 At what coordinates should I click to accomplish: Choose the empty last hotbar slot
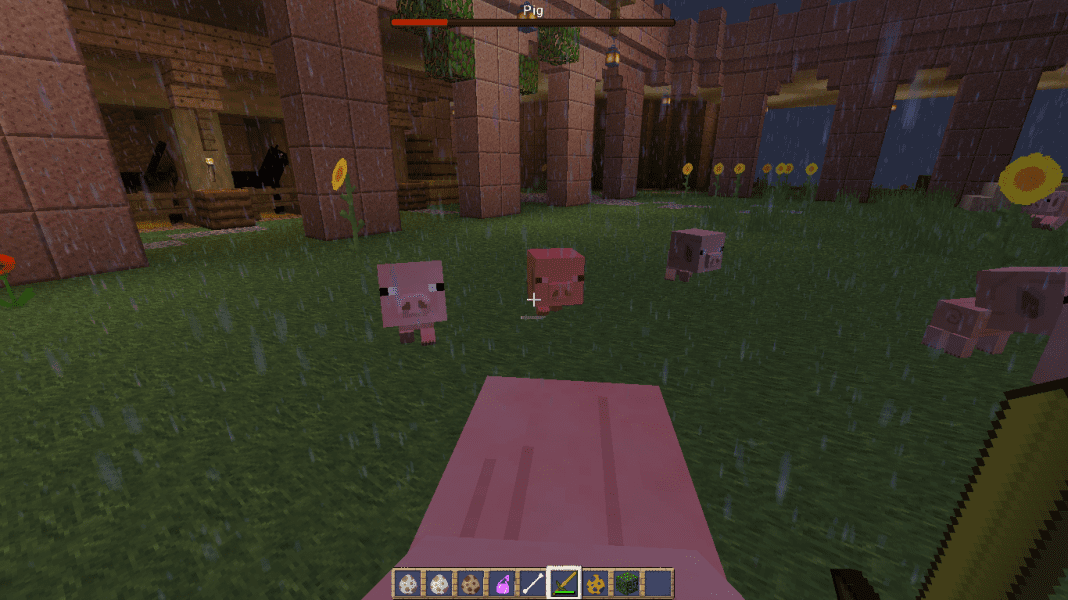[x=658, y=583]
